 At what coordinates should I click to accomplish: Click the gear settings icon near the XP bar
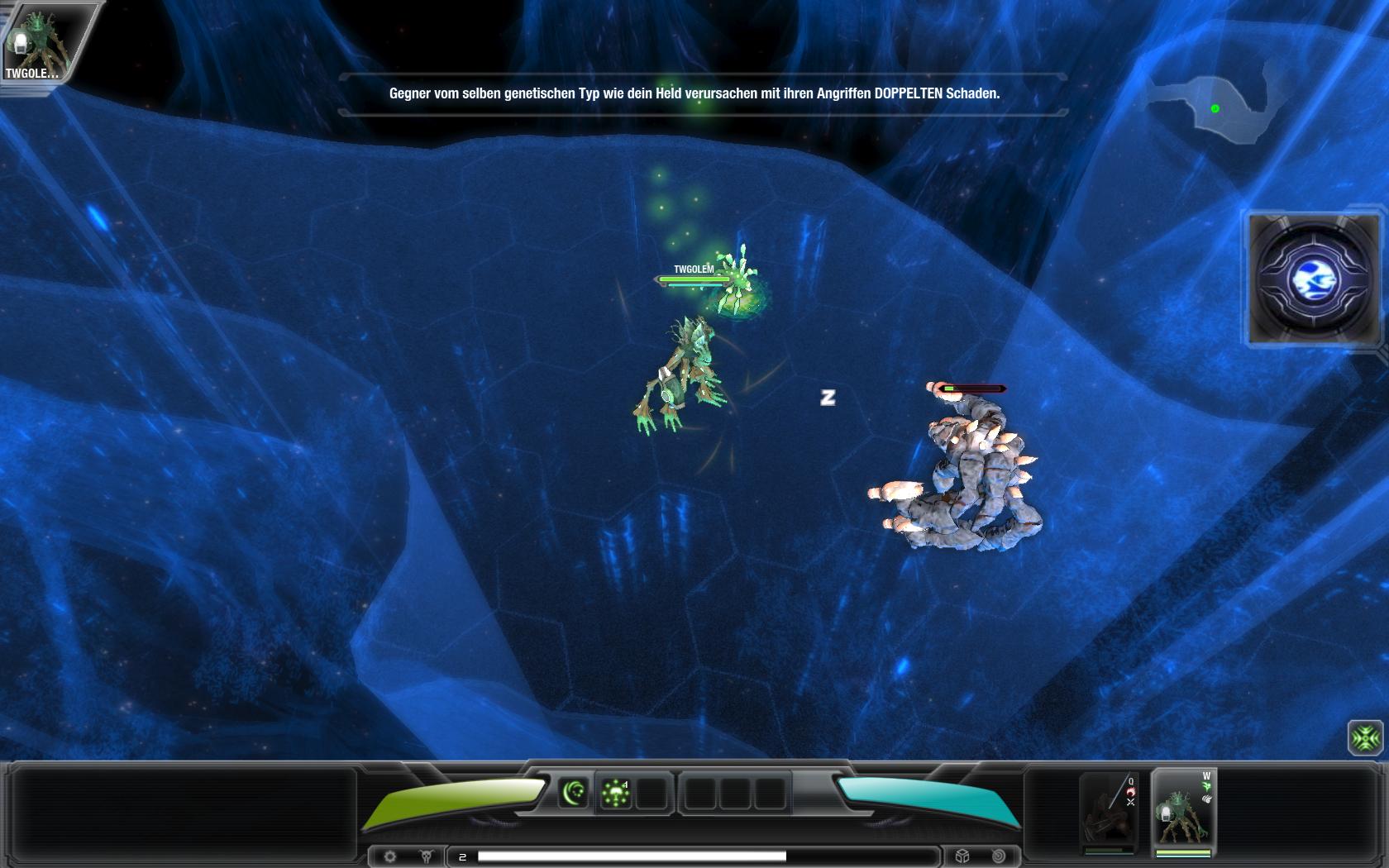(x=390, y=856)
